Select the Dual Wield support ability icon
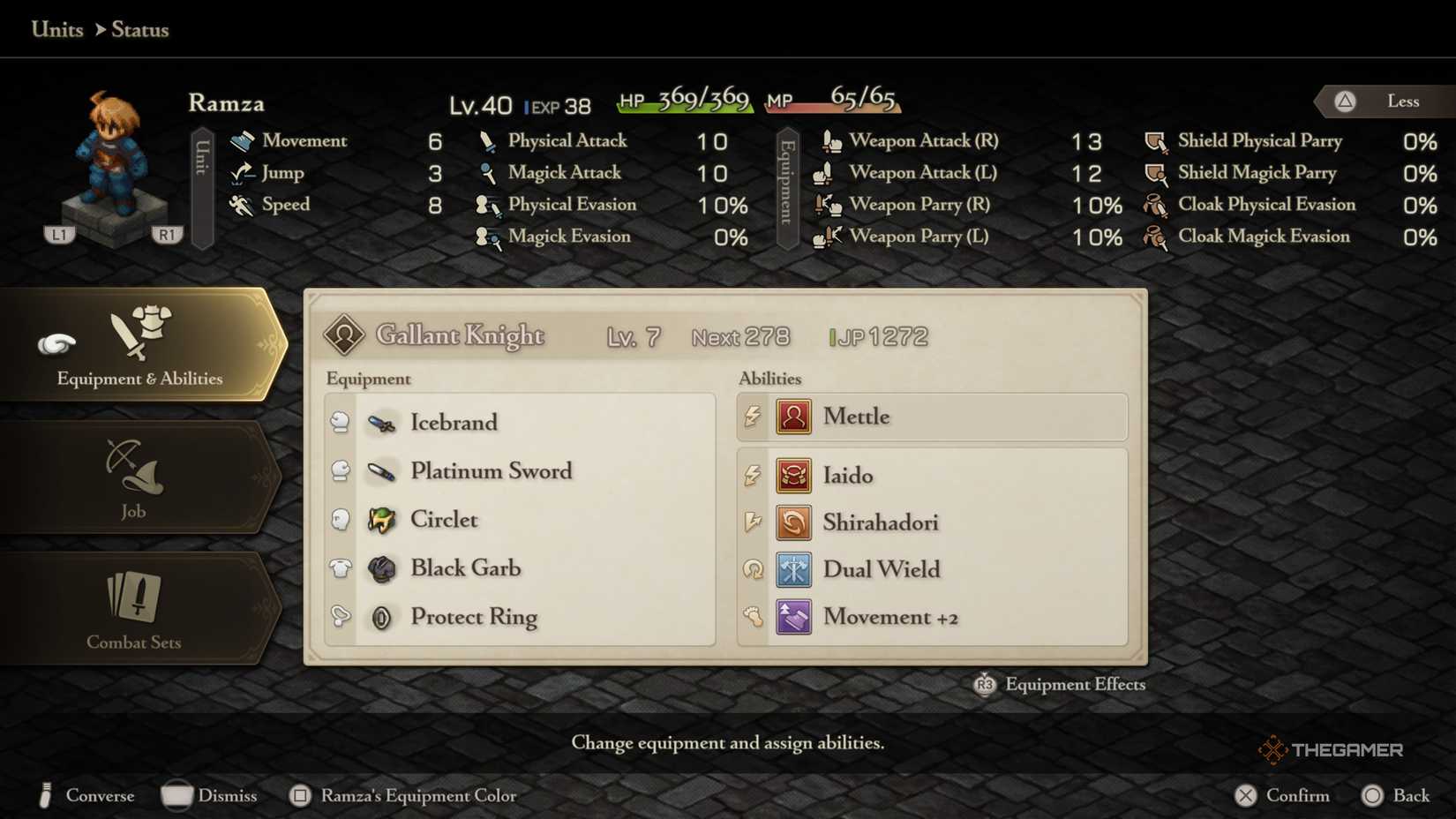Image resolution: width=1456 pixels, height=819 pixels. tap(792, 569)
